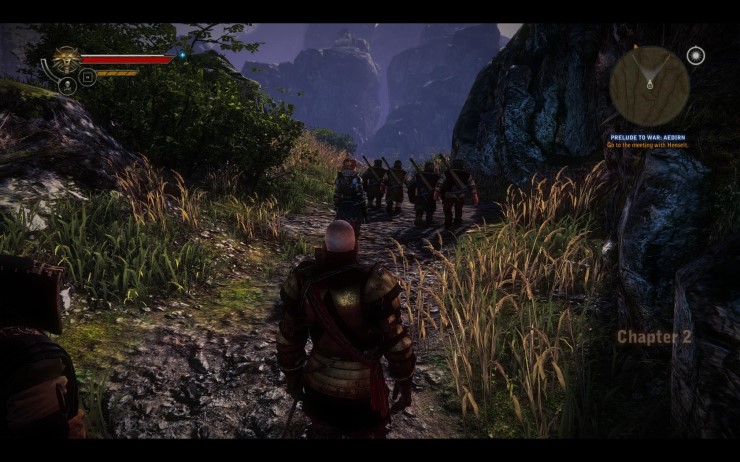This screenshot has width=740, height=462.
Task: Click the sun time-of-day indicator
Action: point(696,54)
